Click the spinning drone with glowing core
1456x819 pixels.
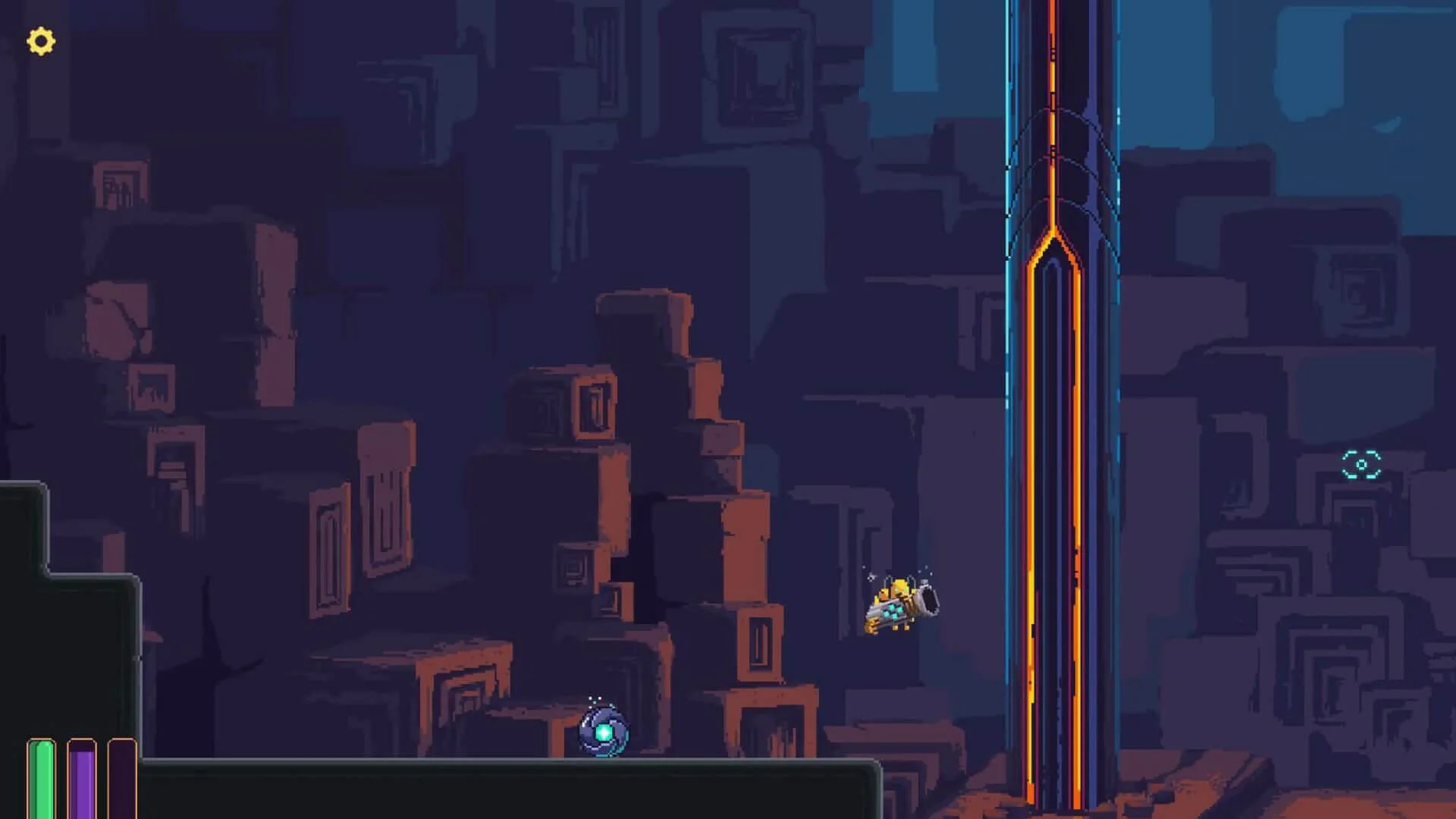pos(603,732)
